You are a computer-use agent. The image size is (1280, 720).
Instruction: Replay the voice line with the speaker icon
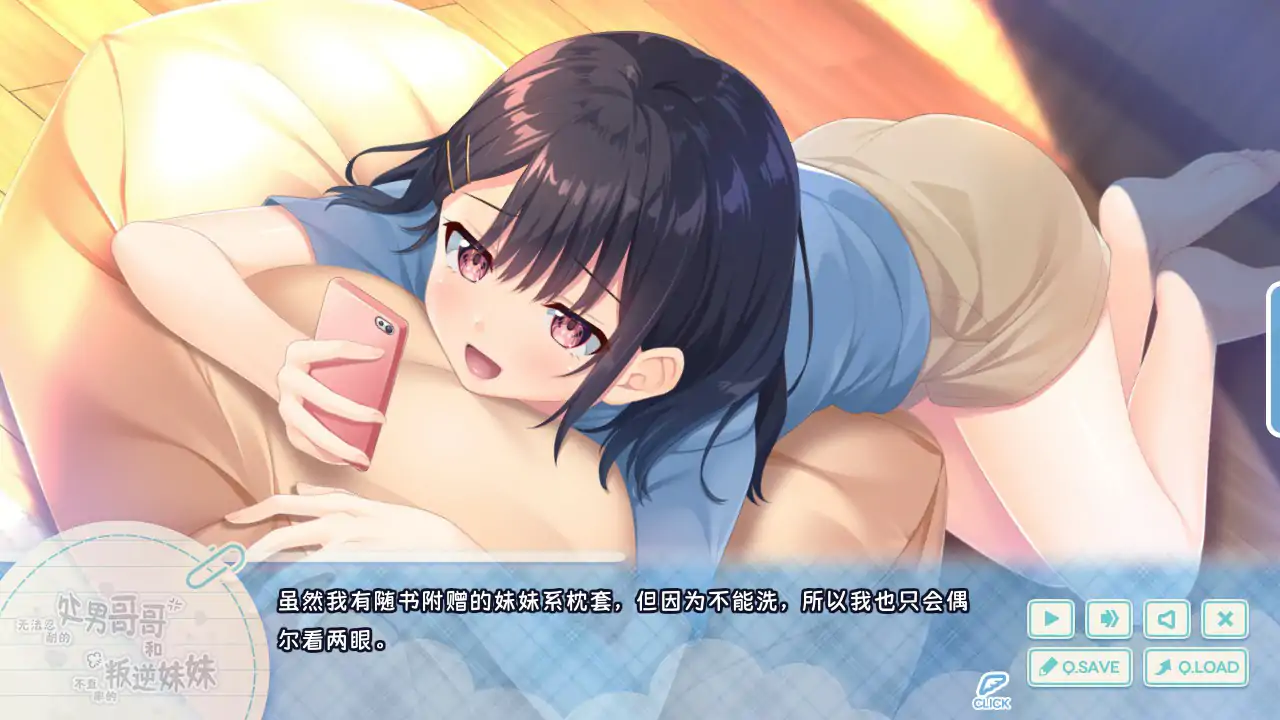tap(1166, 618)
